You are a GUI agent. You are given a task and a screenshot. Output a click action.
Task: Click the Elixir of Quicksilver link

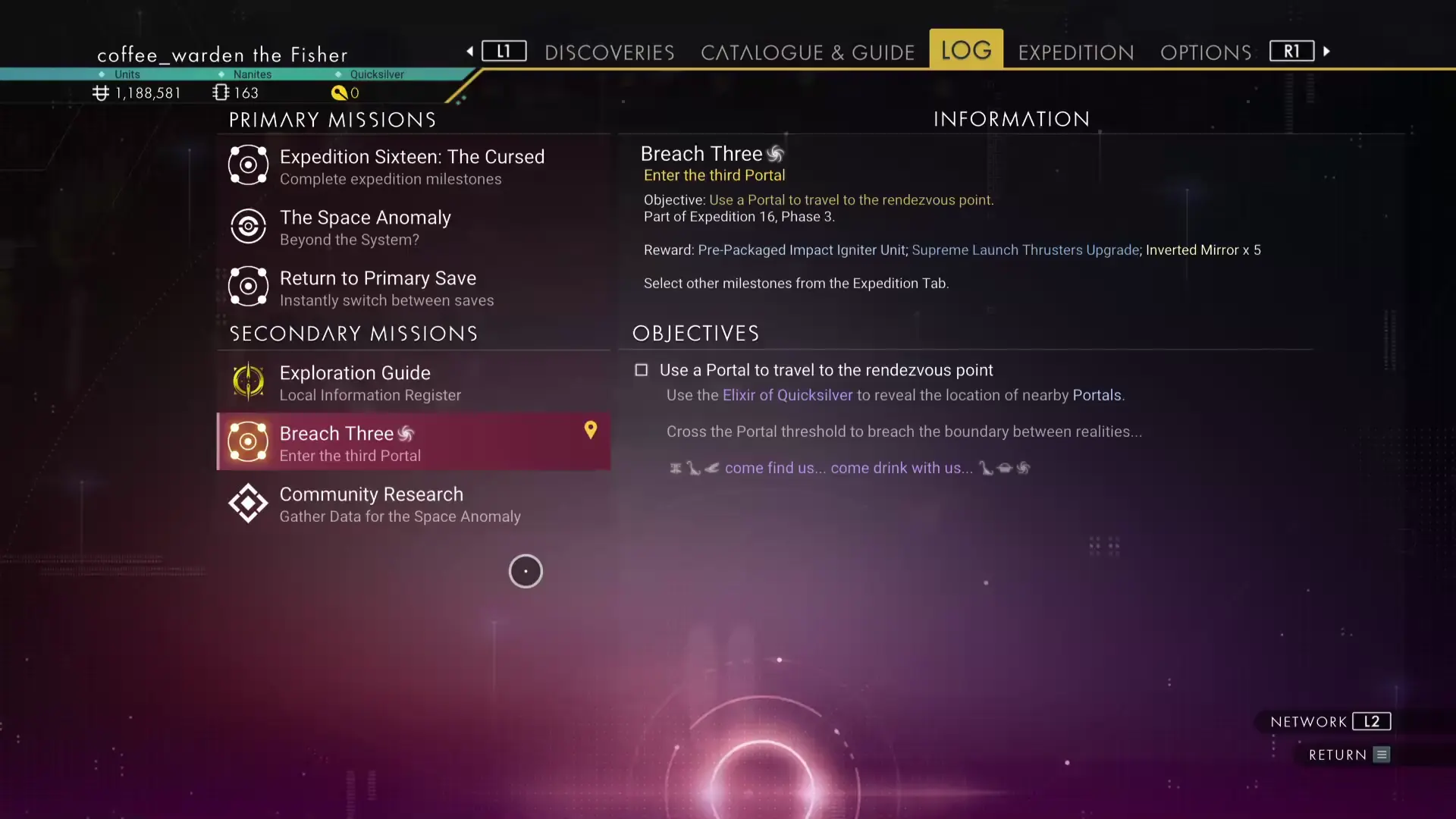pyautogui.click(x=786, y=395)
